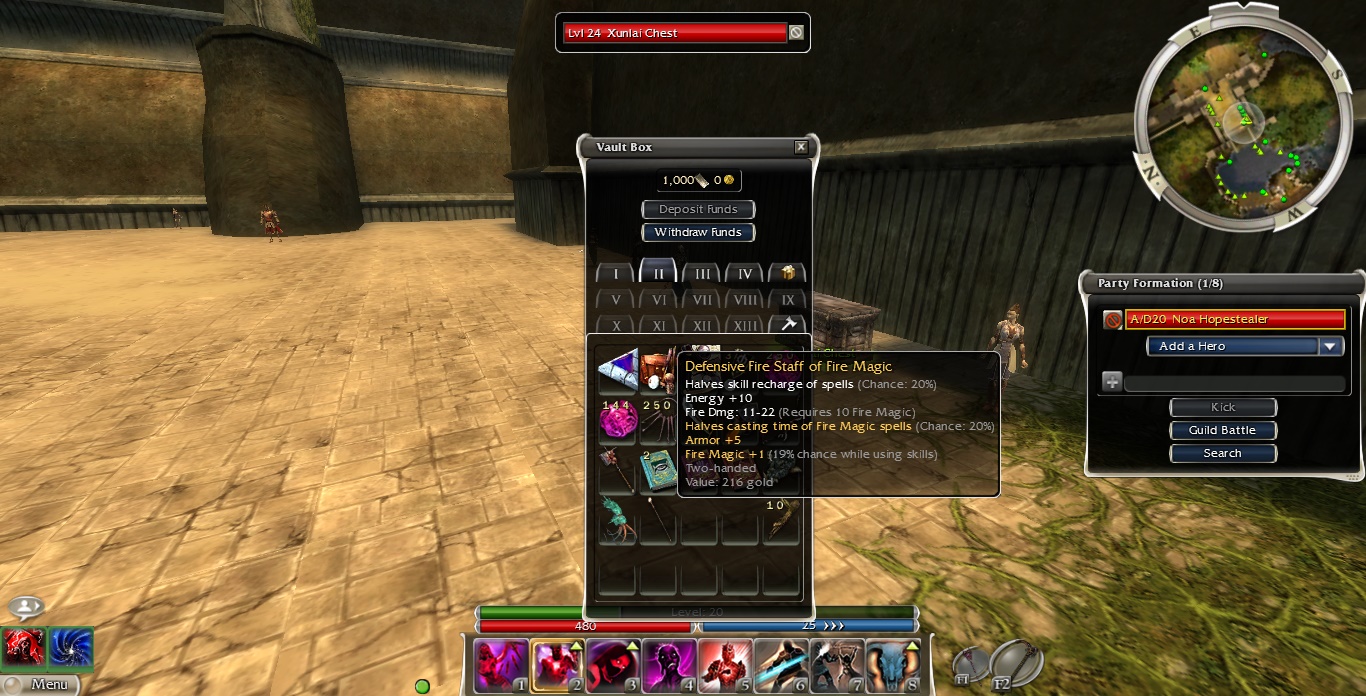
Task: Click the party Search button
Action: point(1222,453)
